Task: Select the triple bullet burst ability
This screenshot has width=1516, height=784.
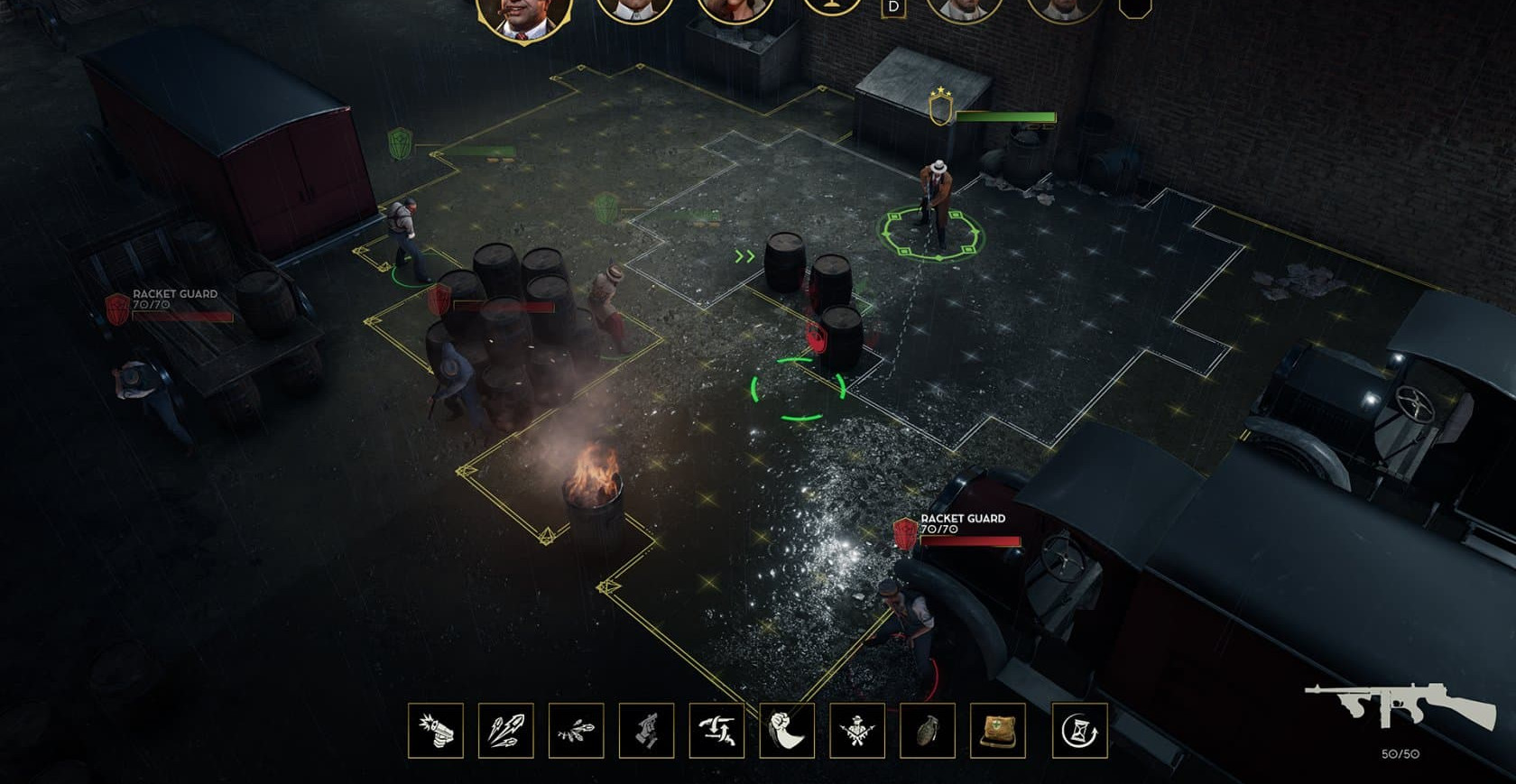Action: pyautogui.click(x=505, y=731)
